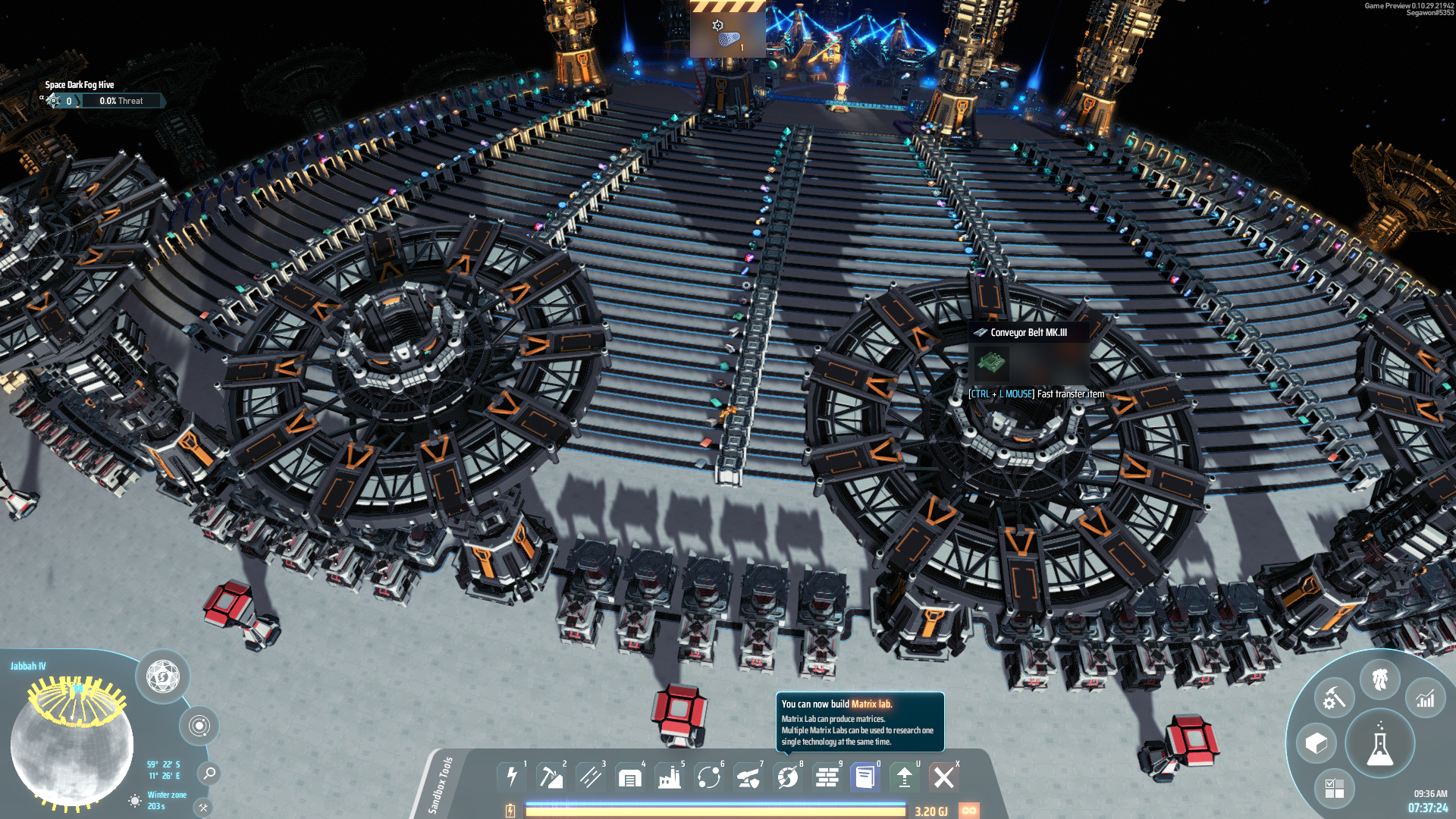Show the mecha panel
The height and width of the screenshot is (819, 1456).
(1380, 679)
